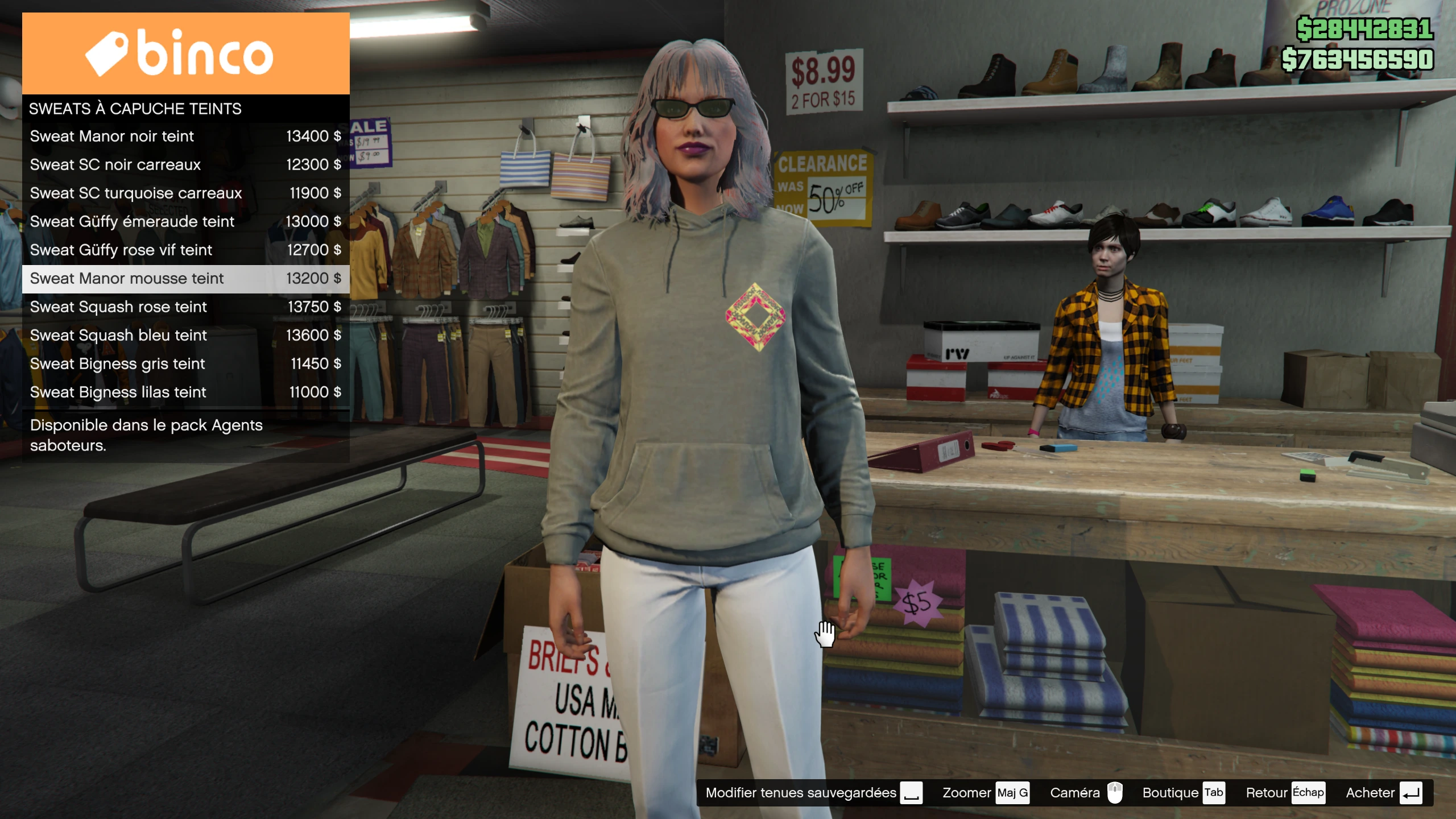1456x819 pixels.
Task: Pick Sweat SC turquoise carreaux
Action: pos(185,193)
